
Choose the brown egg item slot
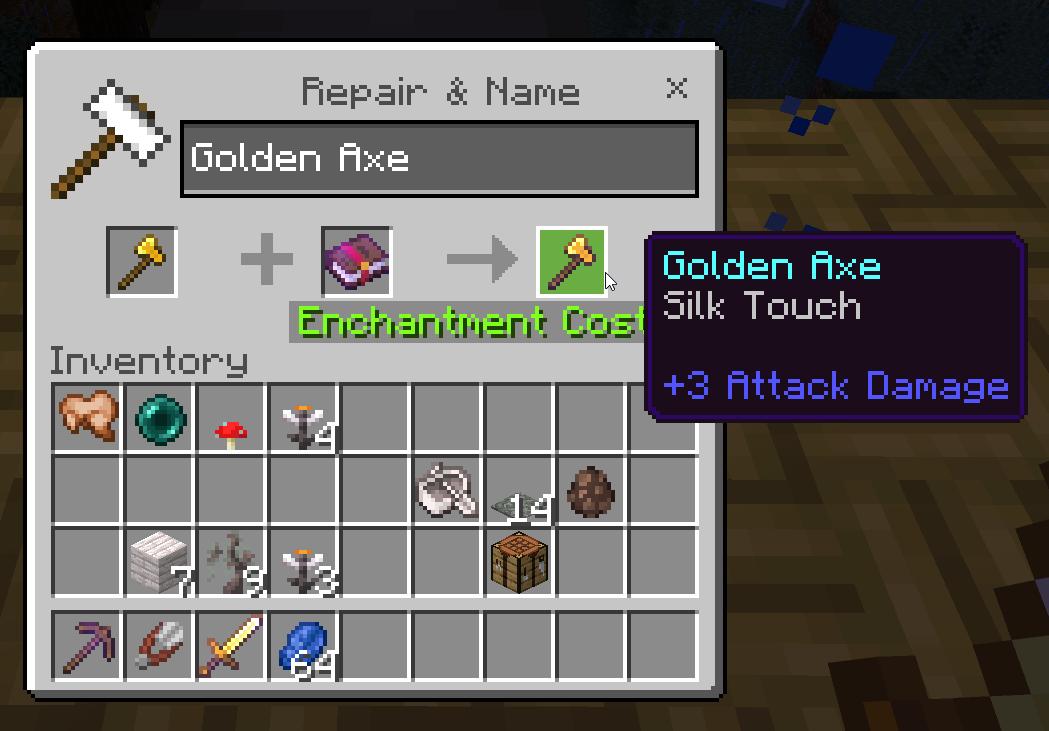pos(591,490)
